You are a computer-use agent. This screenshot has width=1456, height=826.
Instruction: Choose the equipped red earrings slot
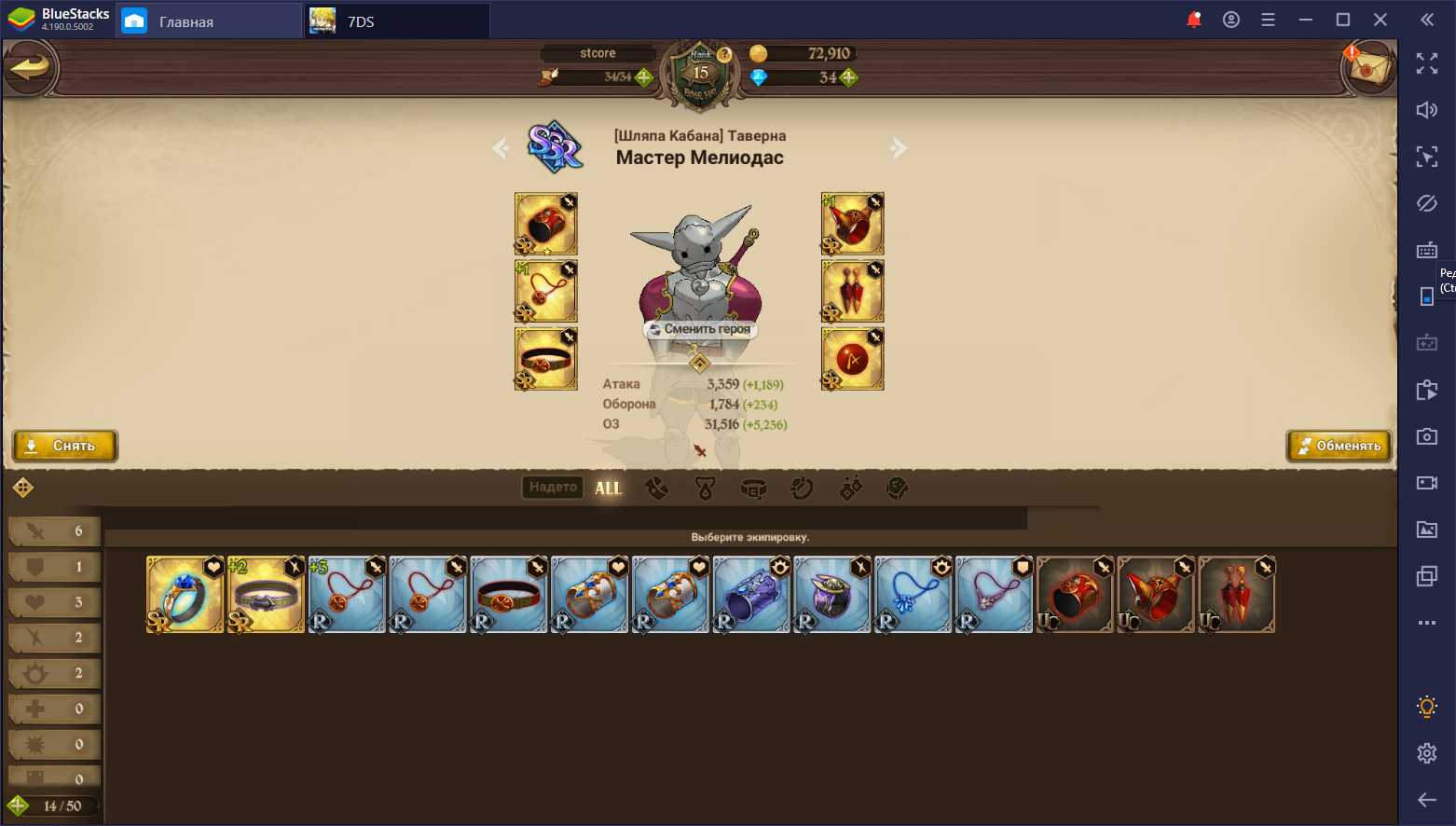tap(852, 291)
